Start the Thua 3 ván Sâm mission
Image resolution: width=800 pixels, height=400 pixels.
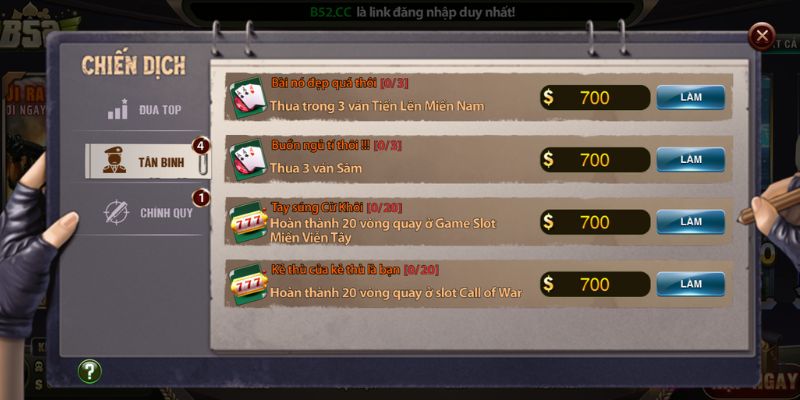coord(690,159)
